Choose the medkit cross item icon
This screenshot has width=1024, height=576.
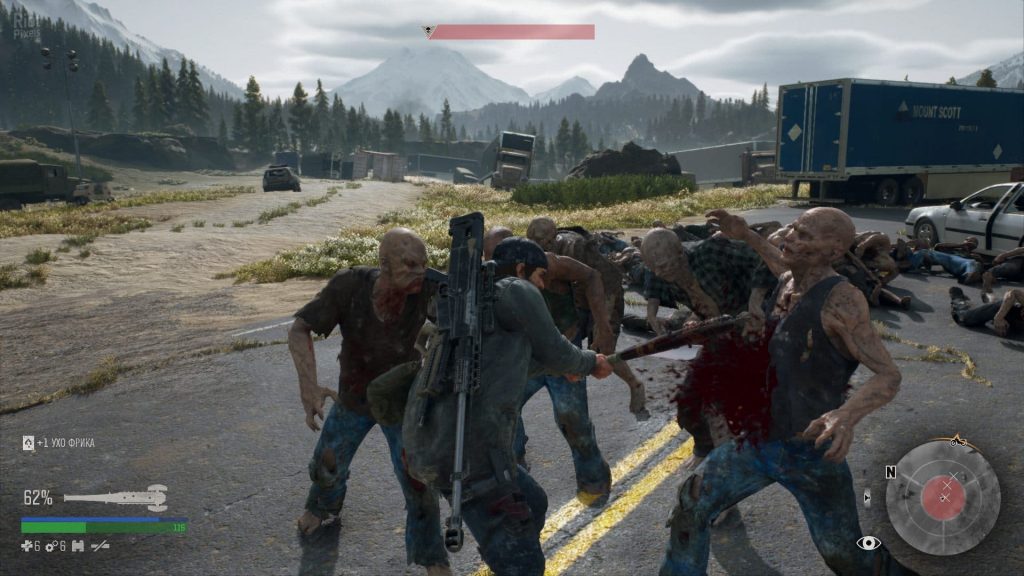(x=27, y=546)
